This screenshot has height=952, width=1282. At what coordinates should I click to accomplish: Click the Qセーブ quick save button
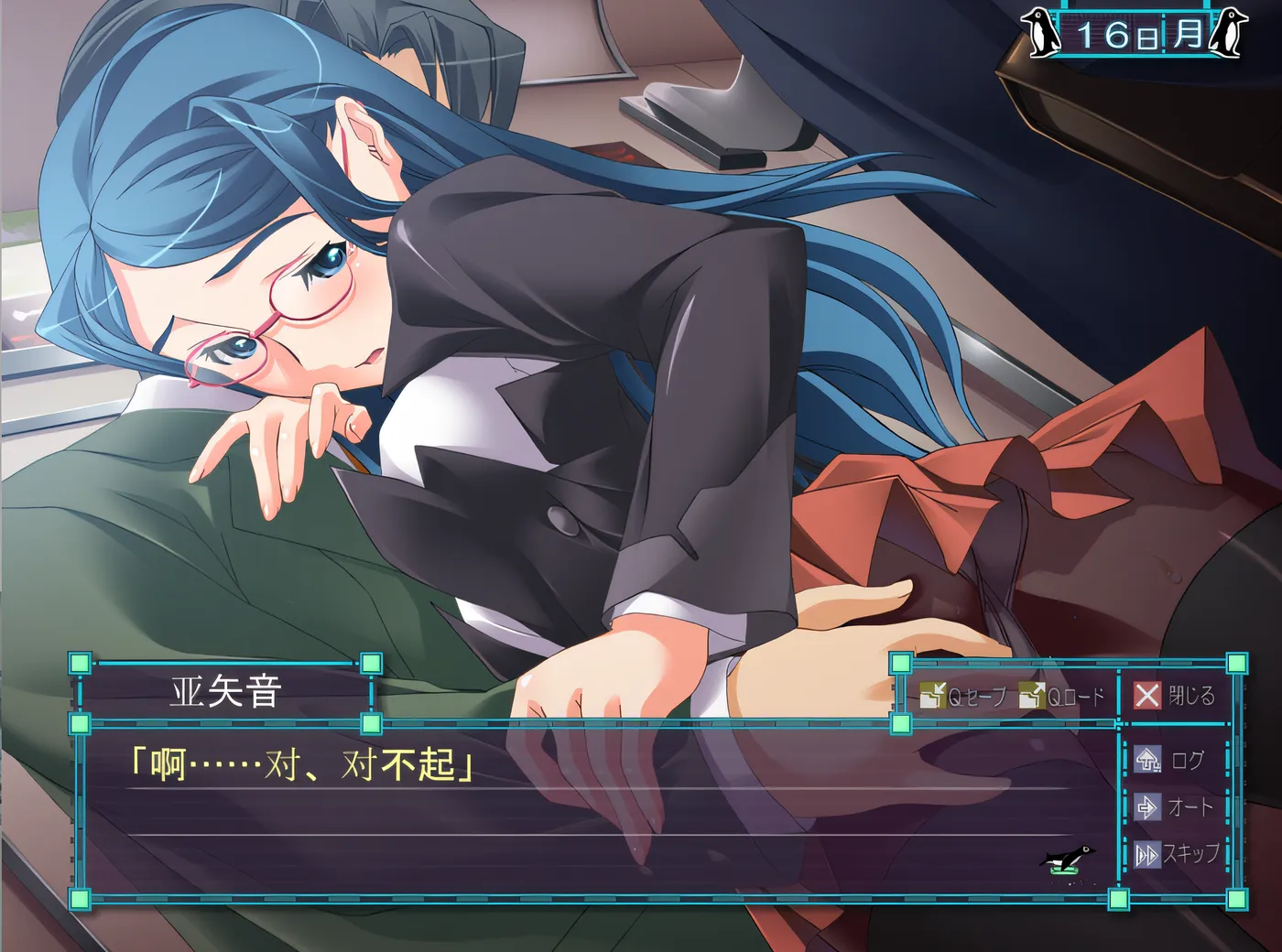(963, 697)
